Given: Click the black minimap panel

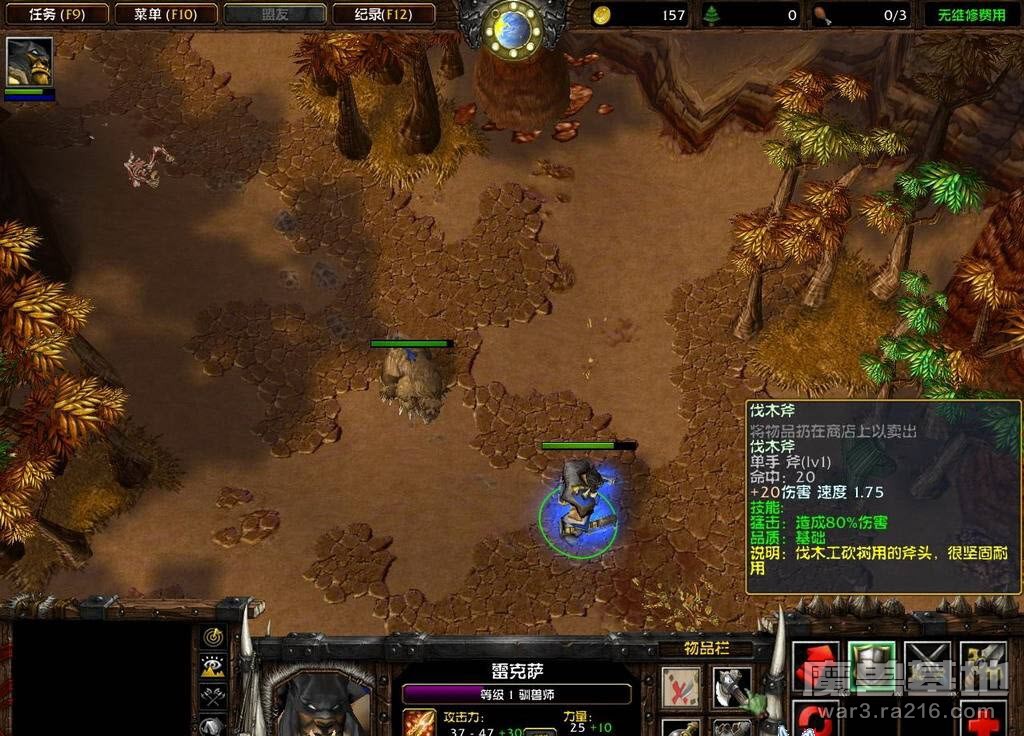Looking at the screenshot, I should tap(98, 678).
